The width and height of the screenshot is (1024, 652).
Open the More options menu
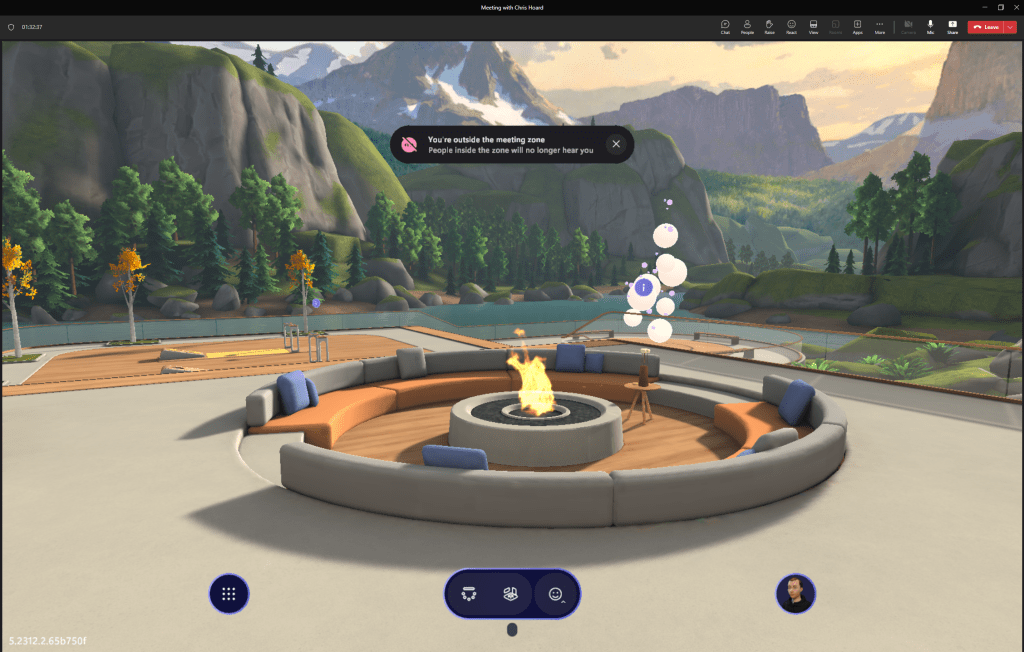(879, 26)
